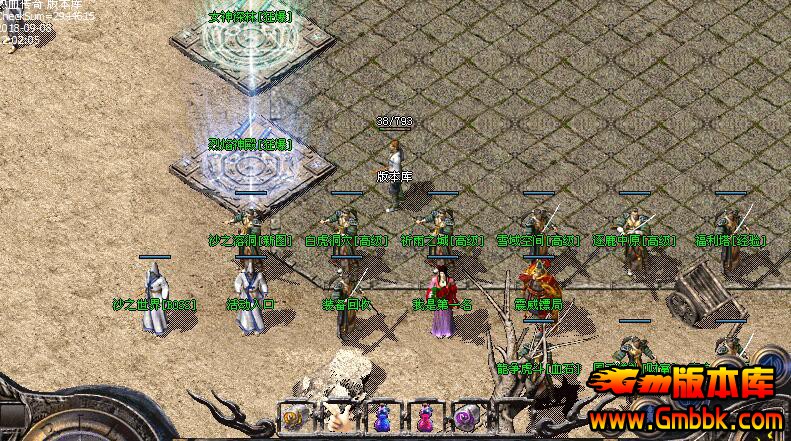Select the orange swirl scroll in the hotbar
Viewport: 791px width, 441px height.
tap(296, 418)
